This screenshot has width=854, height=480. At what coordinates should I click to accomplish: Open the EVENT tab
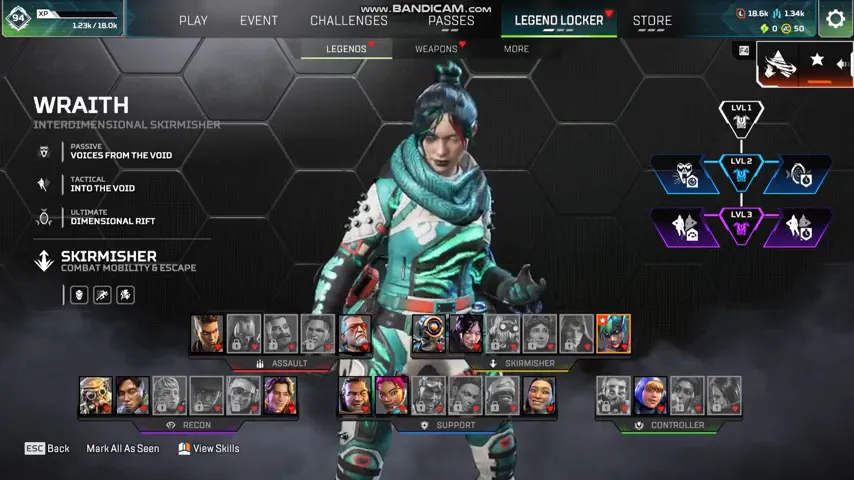(x=259, y=20)
